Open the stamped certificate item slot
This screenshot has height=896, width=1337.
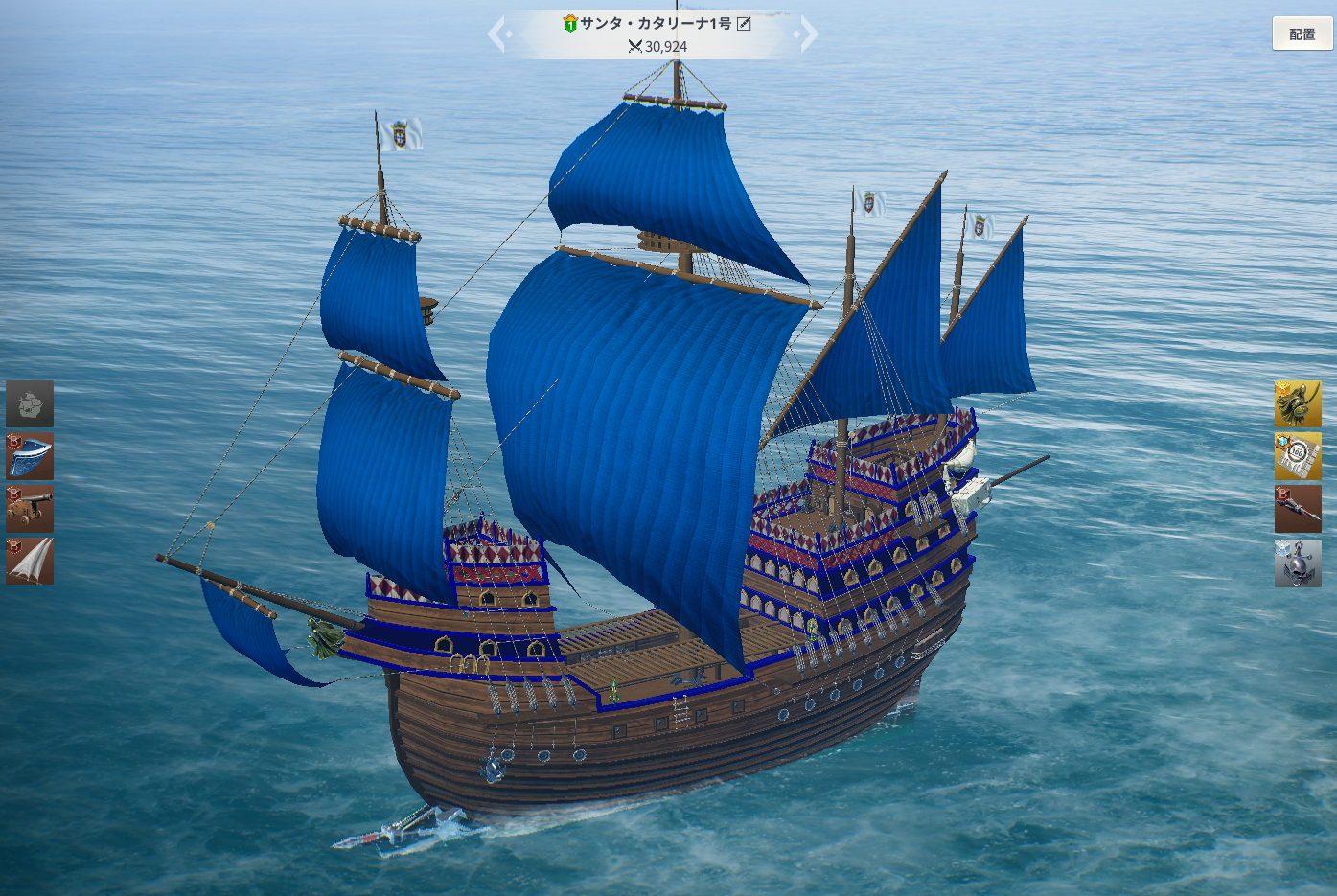point(1297,456)
